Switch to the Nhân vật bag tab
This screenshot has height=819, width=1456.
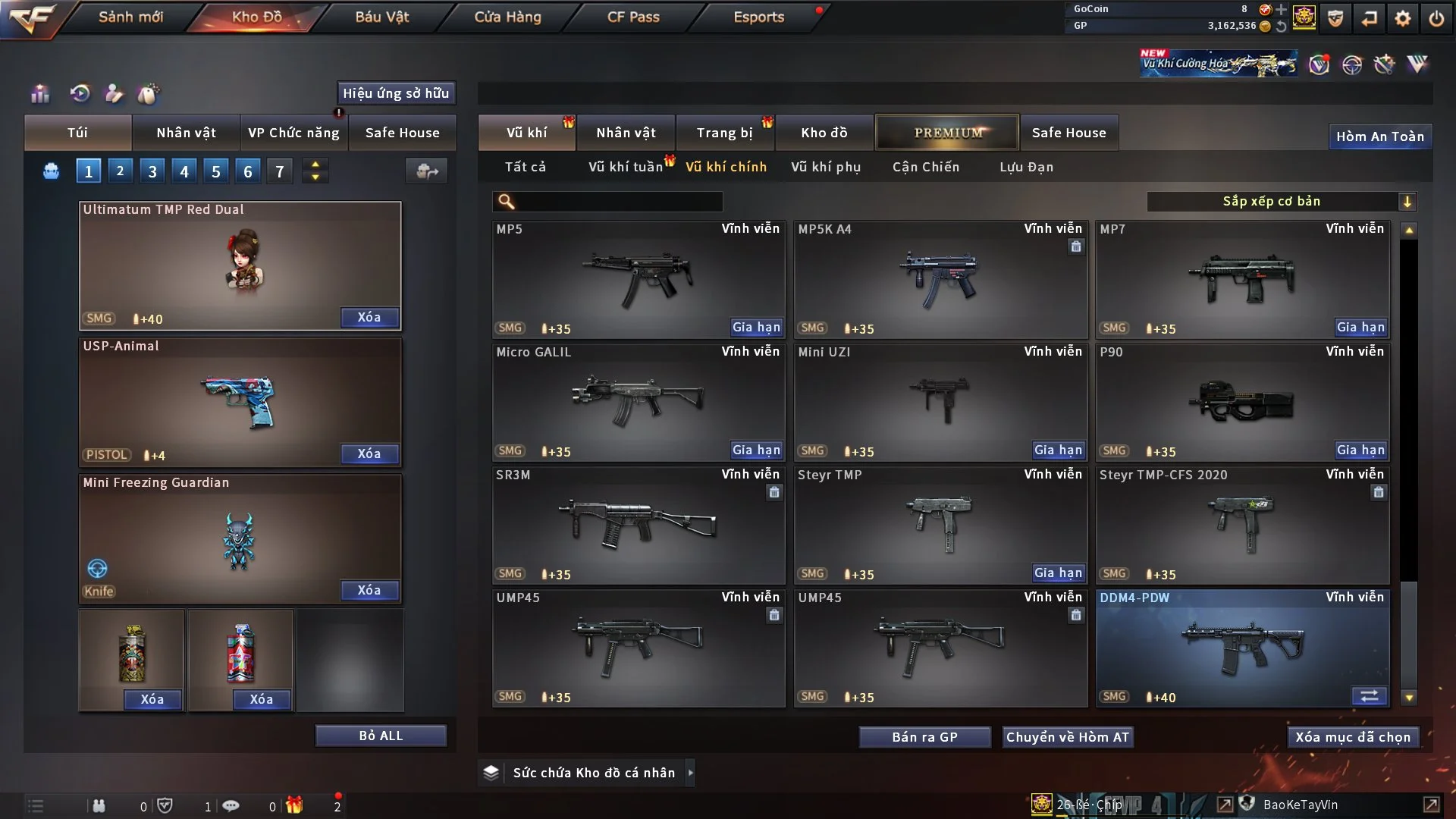[x=186, y=133]
